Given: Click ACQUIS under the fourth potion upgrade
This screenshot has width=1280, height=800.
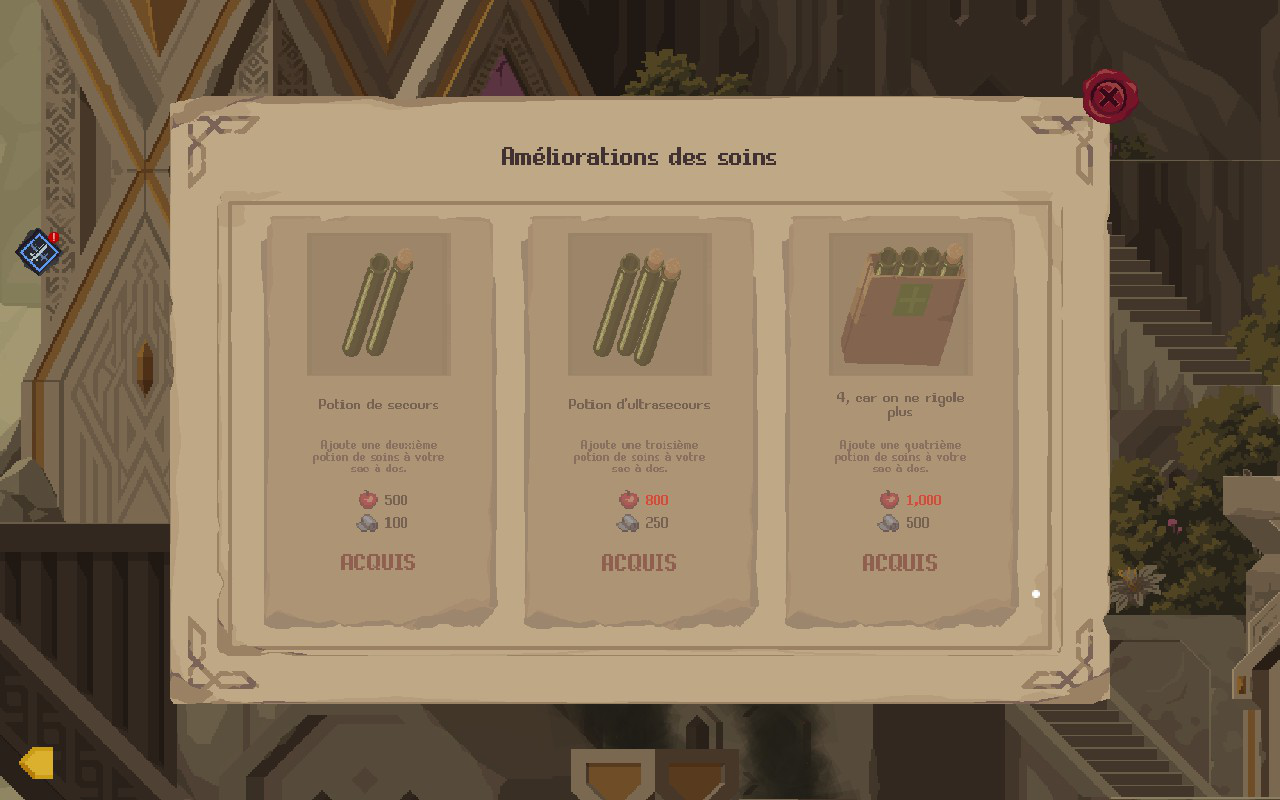Looking at the screenshot, I should click(900, 562).
